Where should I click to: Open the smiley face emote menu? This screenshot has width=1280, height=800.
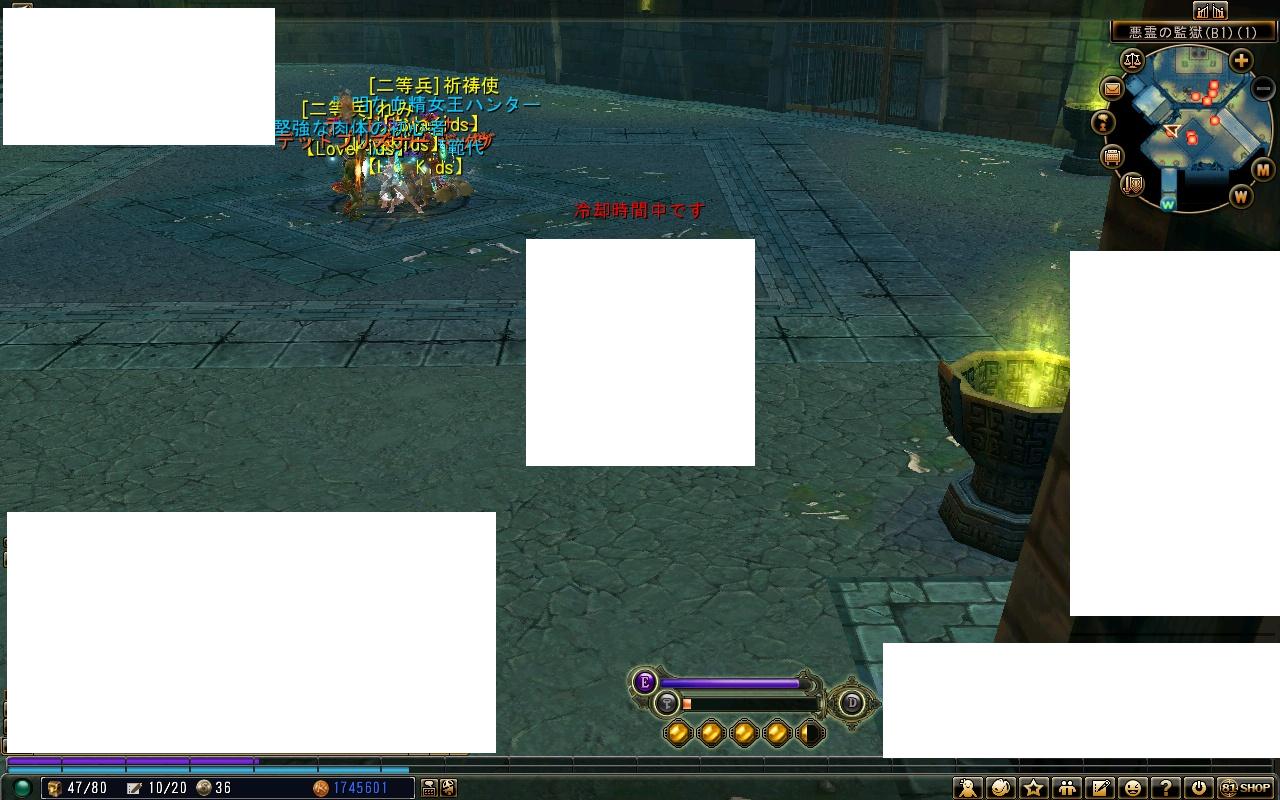(1132, 788)
